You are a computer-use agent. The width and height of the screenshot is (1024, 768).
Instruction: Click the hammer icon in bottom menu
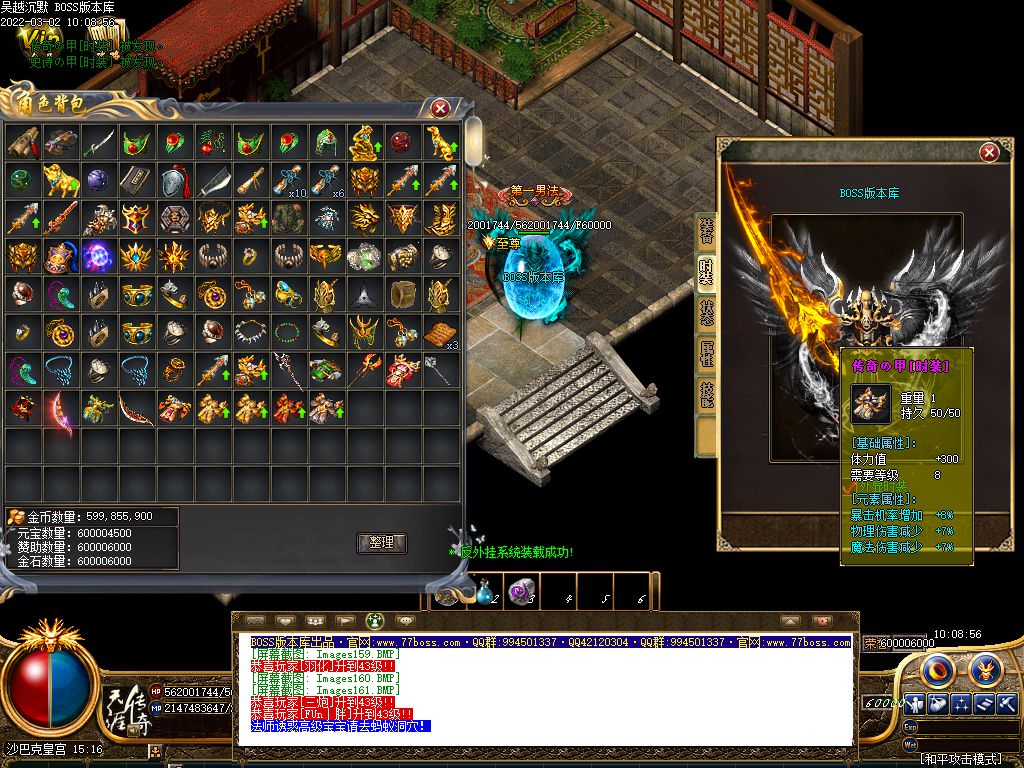pos(1007,703)
